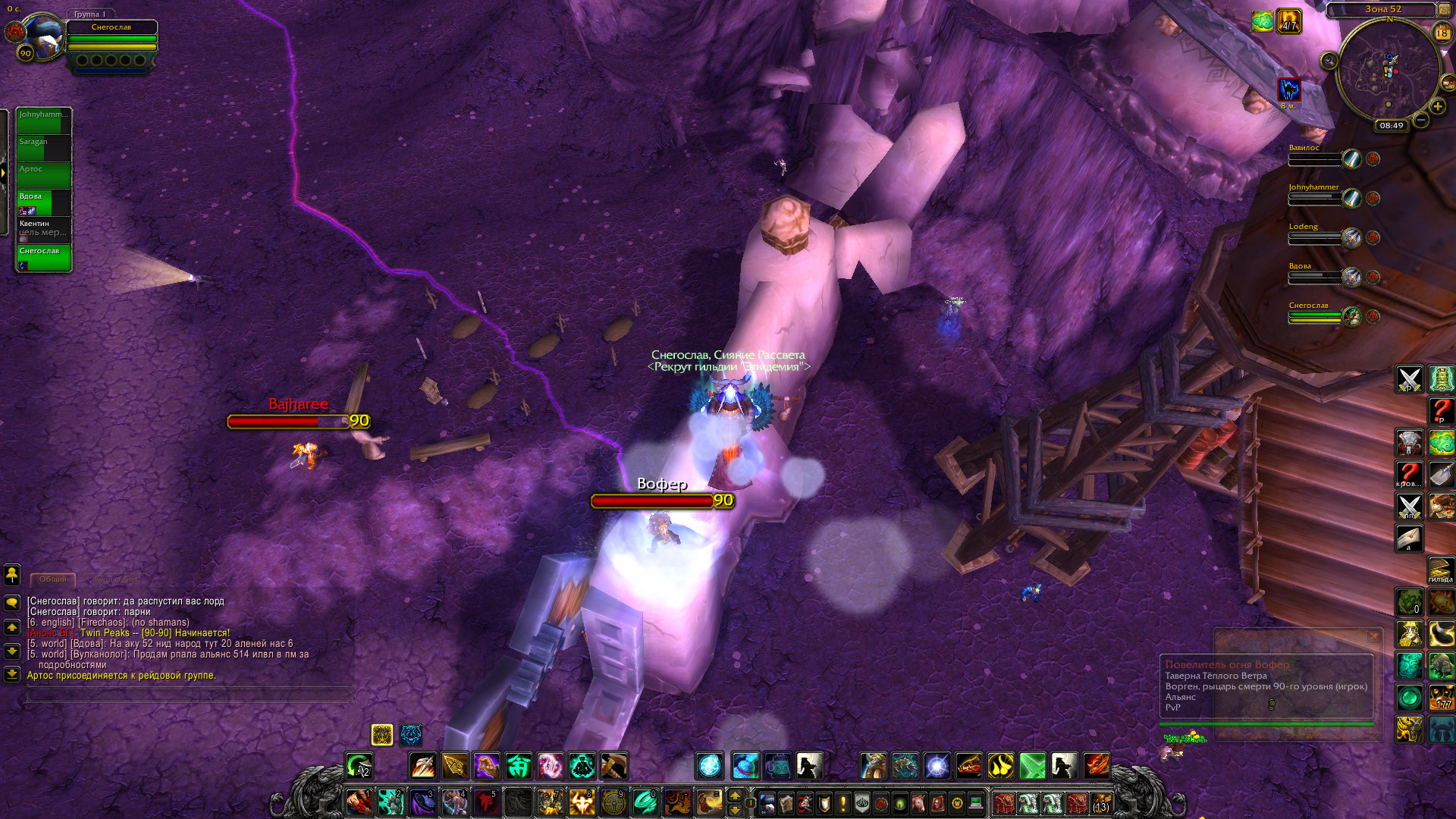Click the minimap tracking magnifier button
Viewport: 1456px width, 819px height.
[1329, 61]
